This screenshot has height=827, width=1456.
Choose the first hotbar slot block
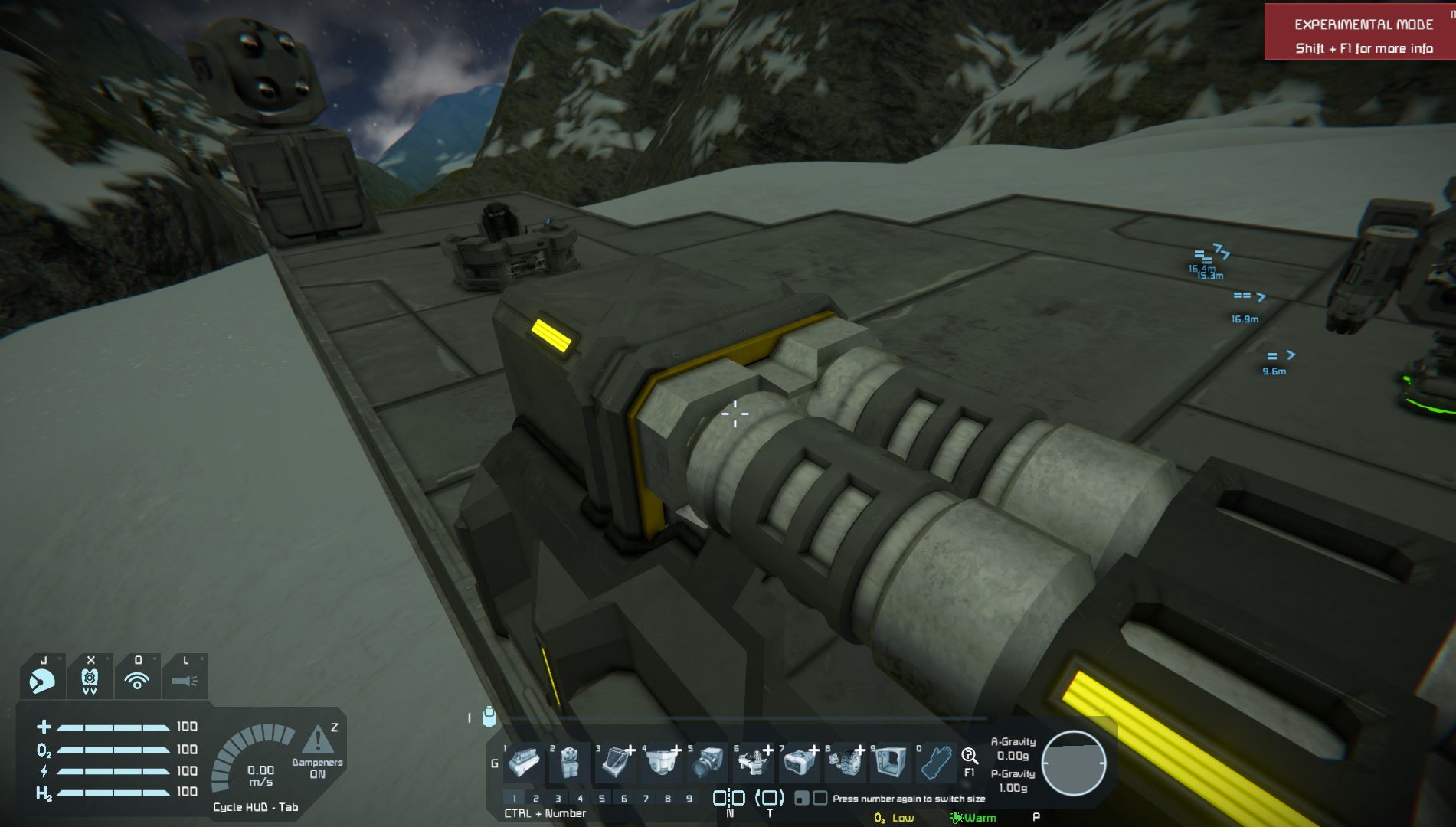(524, 762)
